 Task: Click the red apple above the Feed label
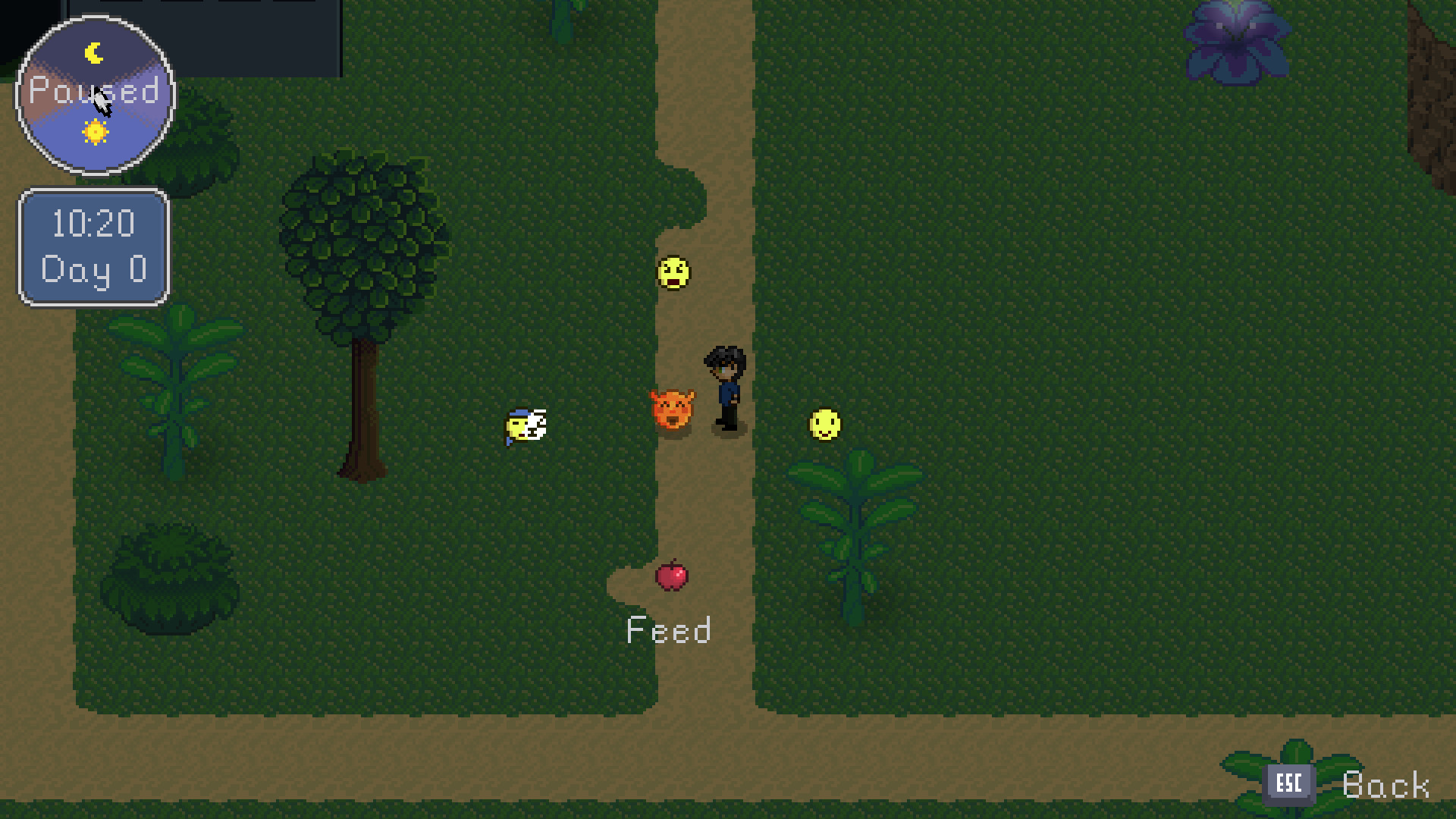tap(670, 578)
